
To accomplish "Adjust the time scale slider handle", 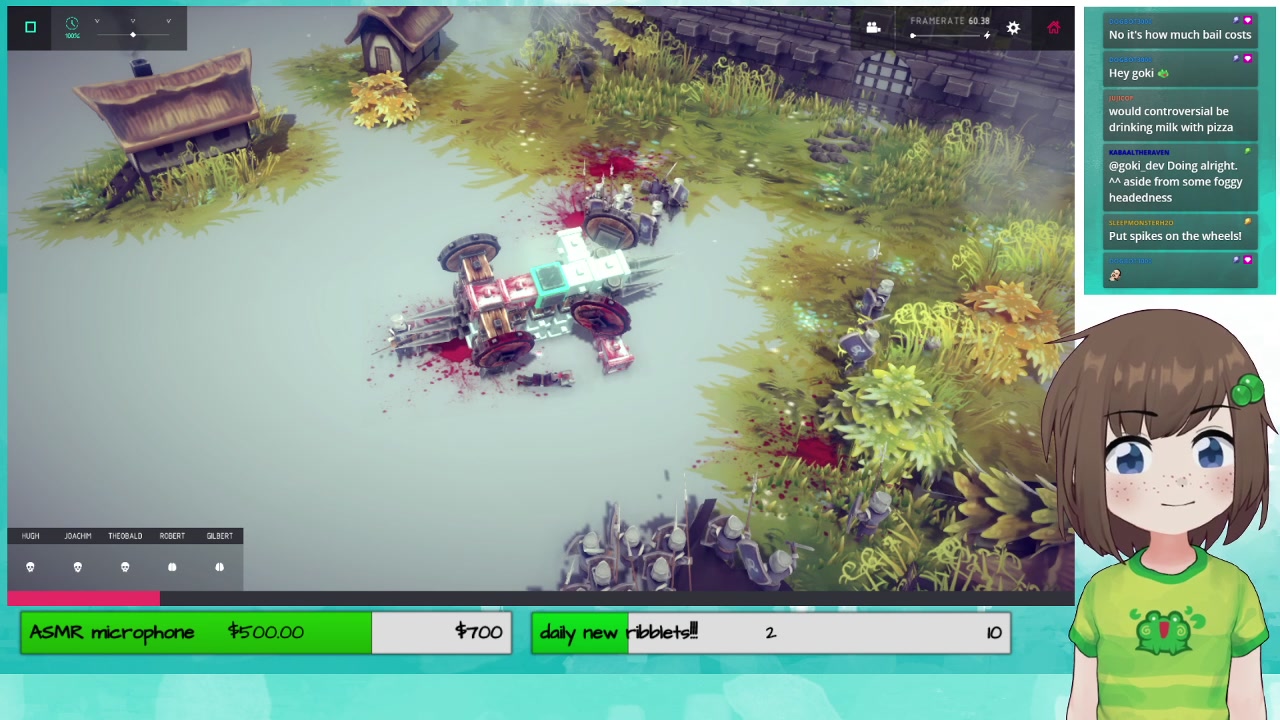I will 133,35.
